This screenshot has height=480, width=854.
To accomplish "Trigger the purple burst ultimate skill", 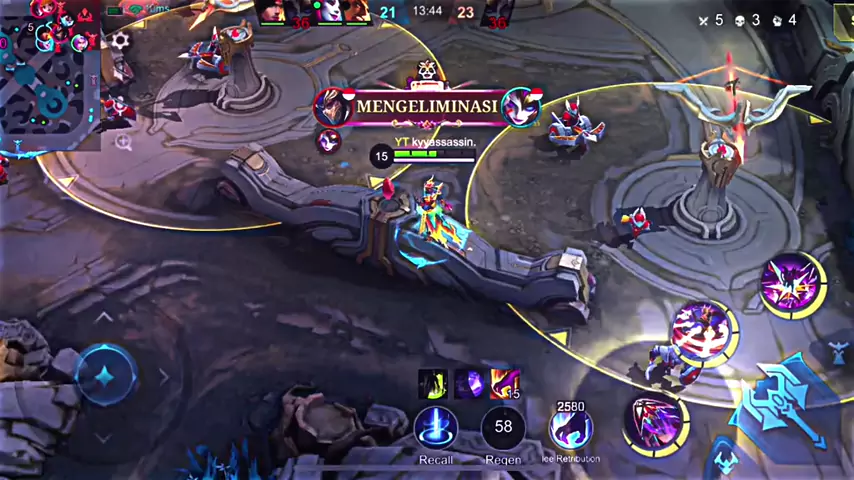I will [791, 283].
